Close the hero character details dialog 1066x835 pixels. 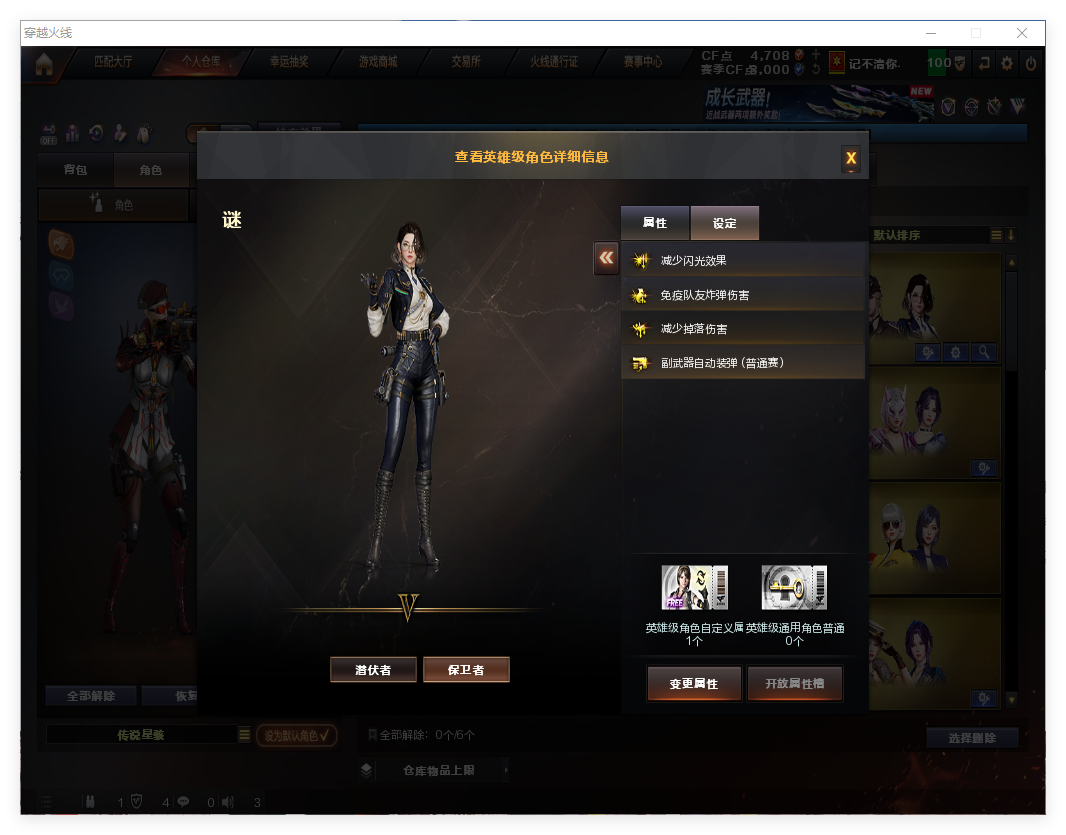click(851, 158)
